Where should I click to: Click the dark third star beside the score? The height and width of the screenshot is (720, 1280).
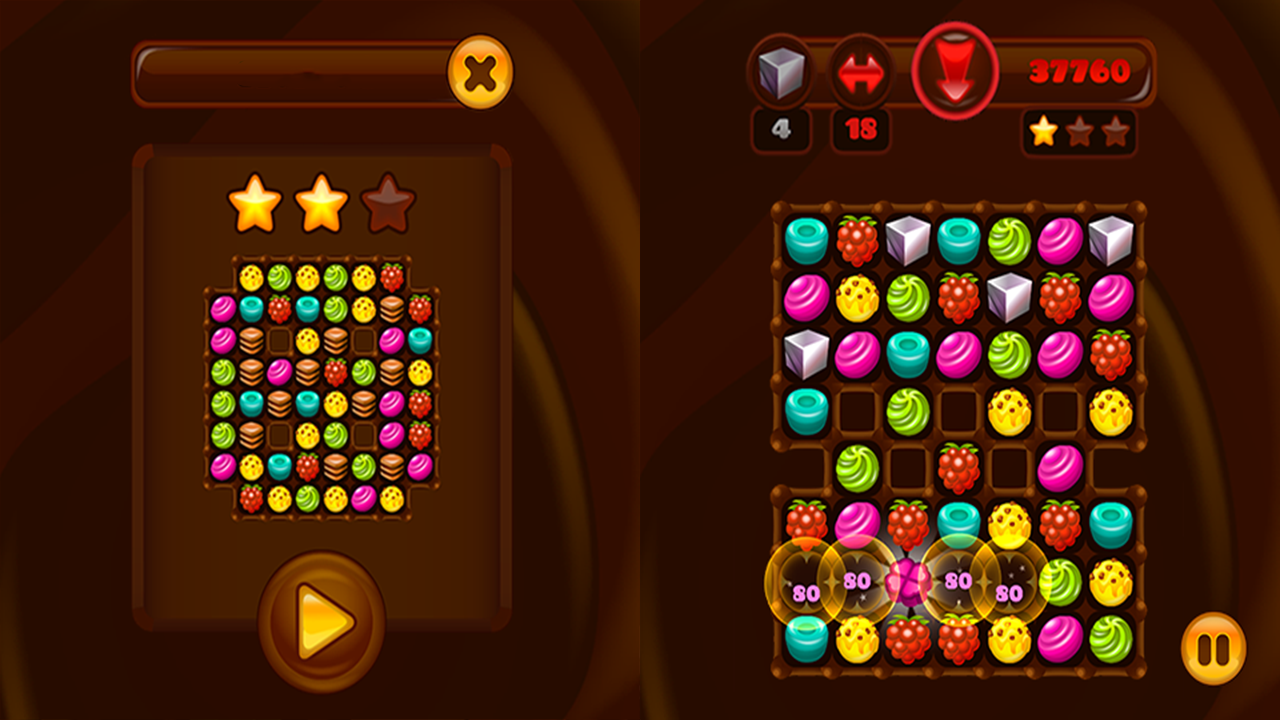click(x=1113, y=128)
